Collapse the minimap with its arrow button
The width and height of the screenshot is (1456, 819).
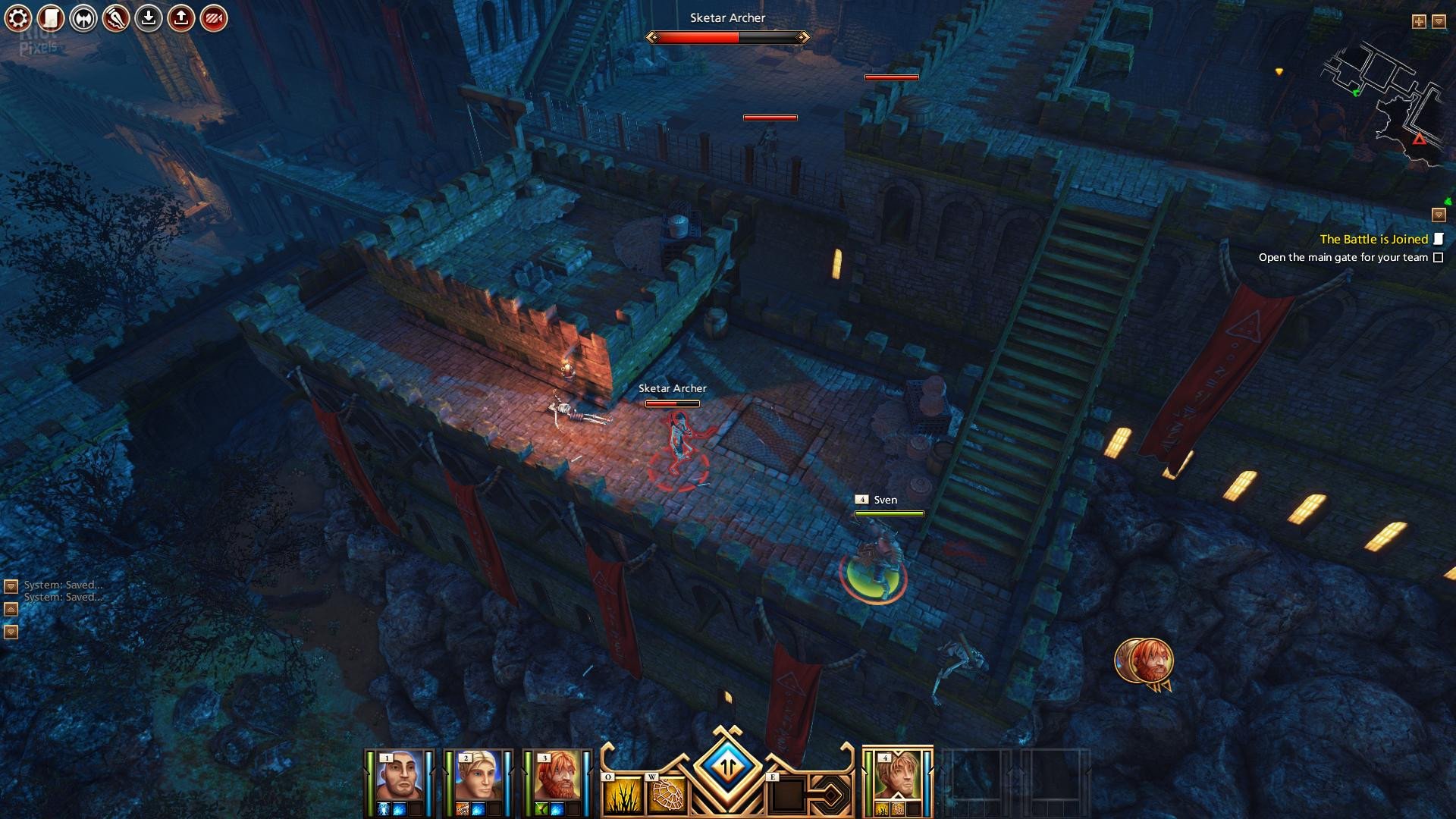click(1439, 21)
